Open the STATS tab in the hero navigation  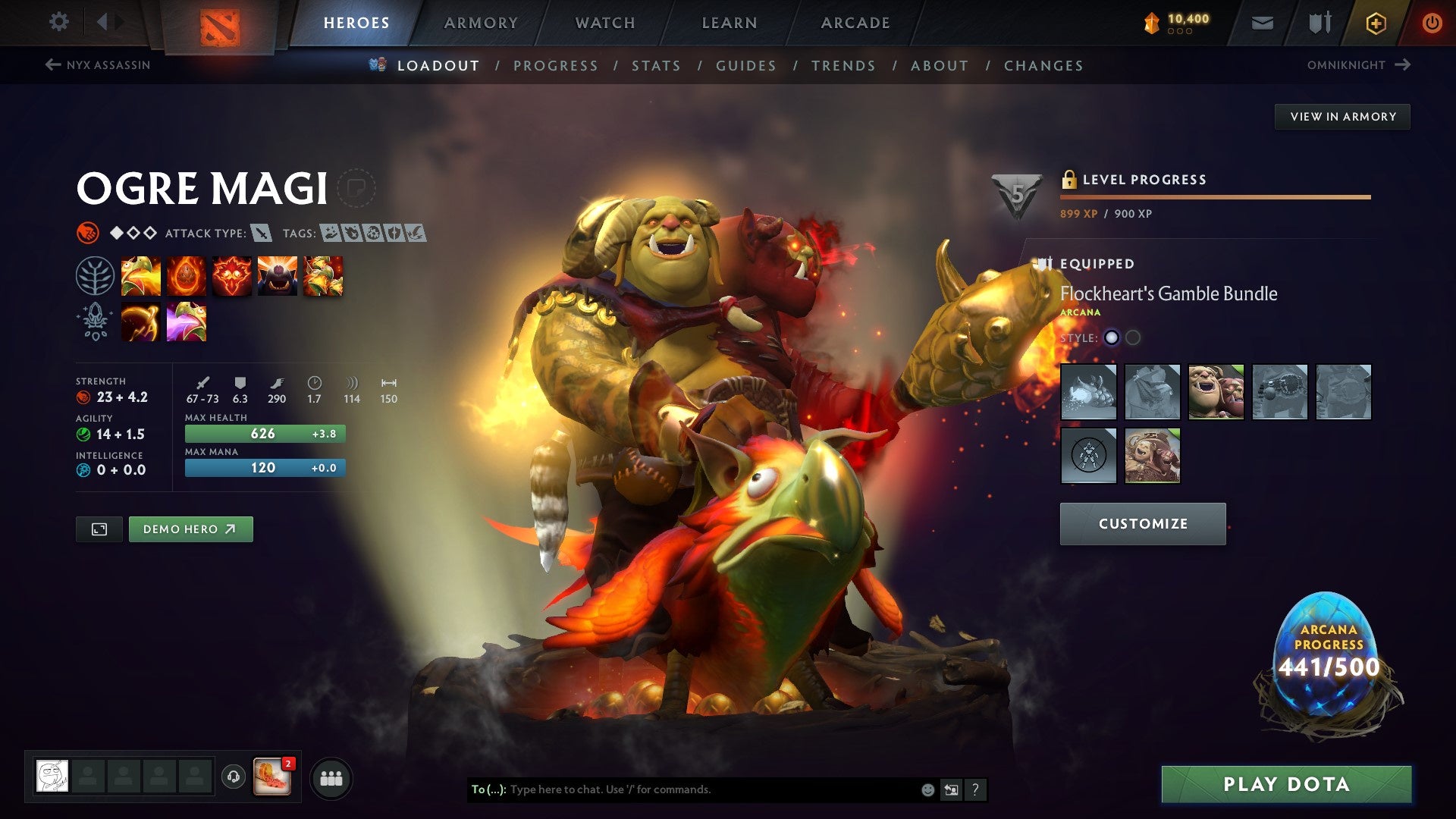(656, 66)
